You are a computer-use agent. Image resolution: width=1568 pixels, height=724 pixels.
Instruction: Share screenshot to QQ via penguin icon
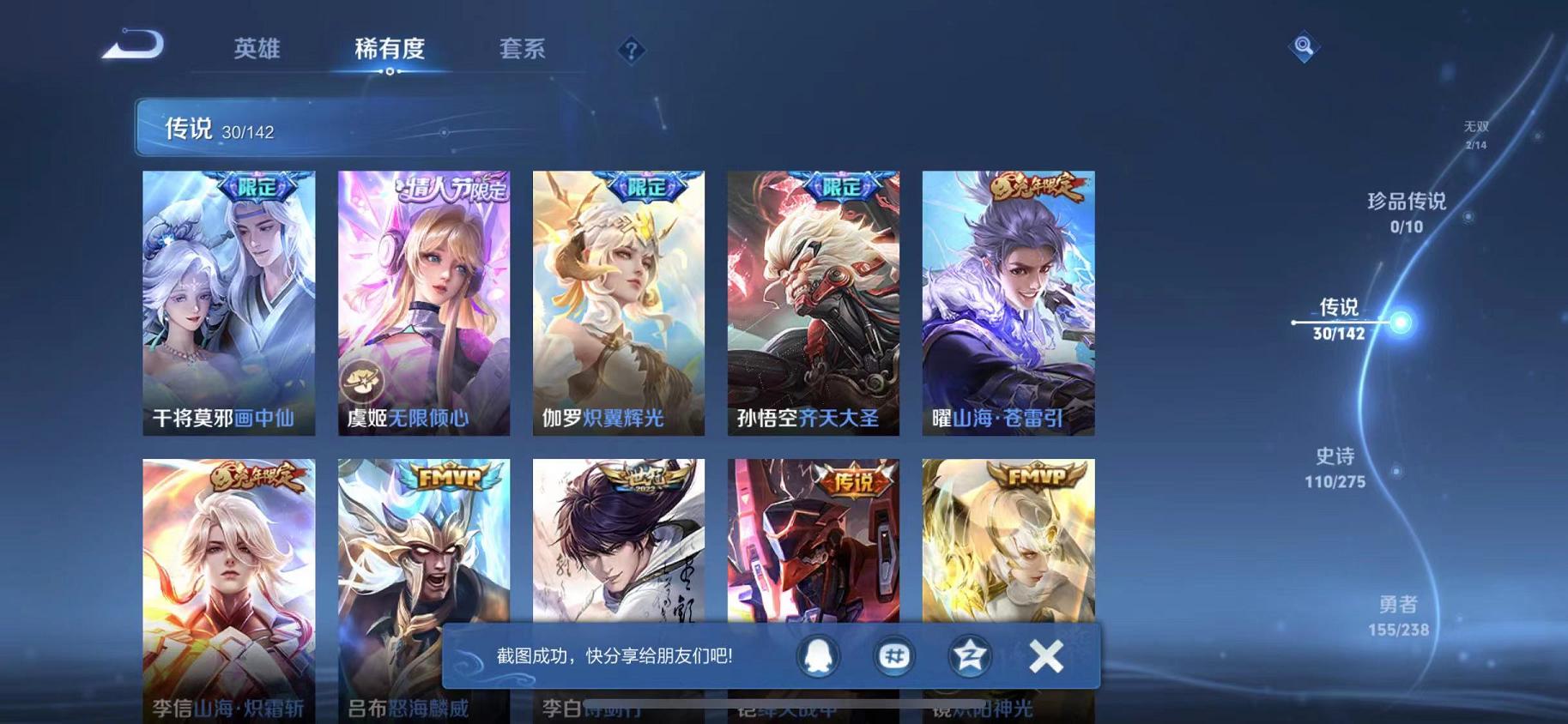[819, 655]
